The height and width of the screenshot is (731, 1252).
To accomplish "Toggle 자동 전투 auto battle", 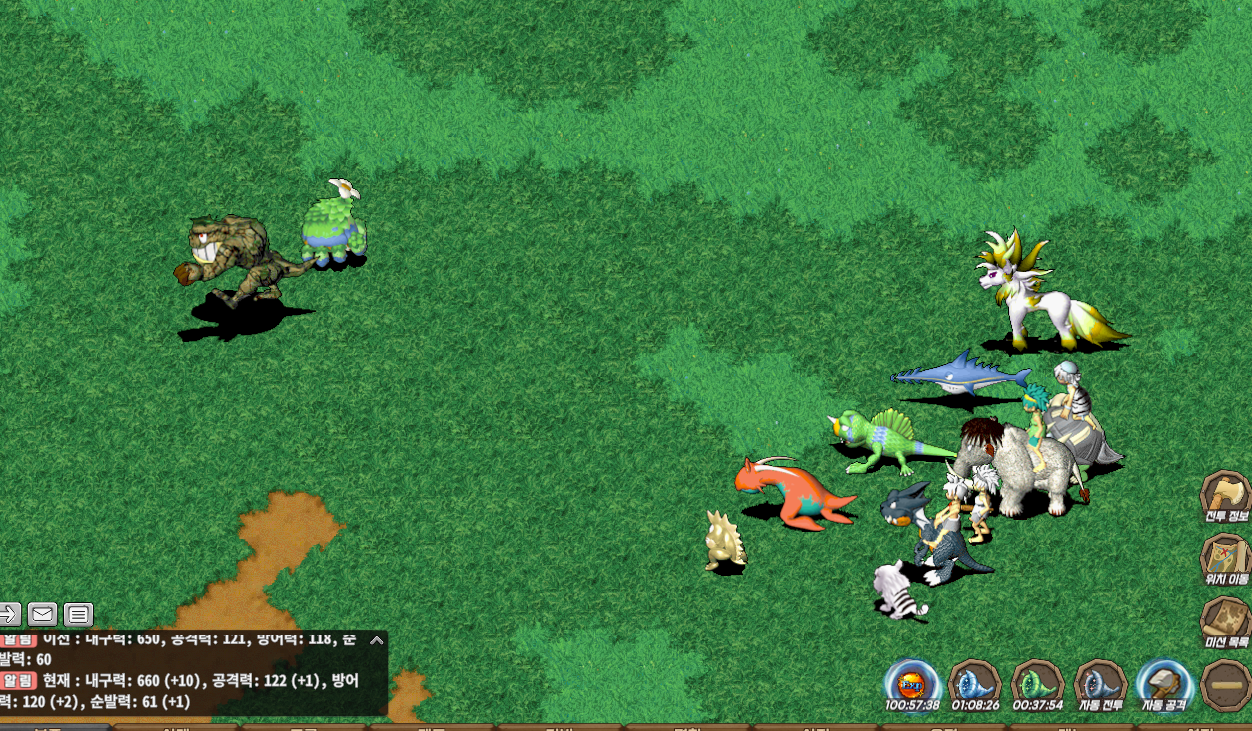I will (1100, 684).
